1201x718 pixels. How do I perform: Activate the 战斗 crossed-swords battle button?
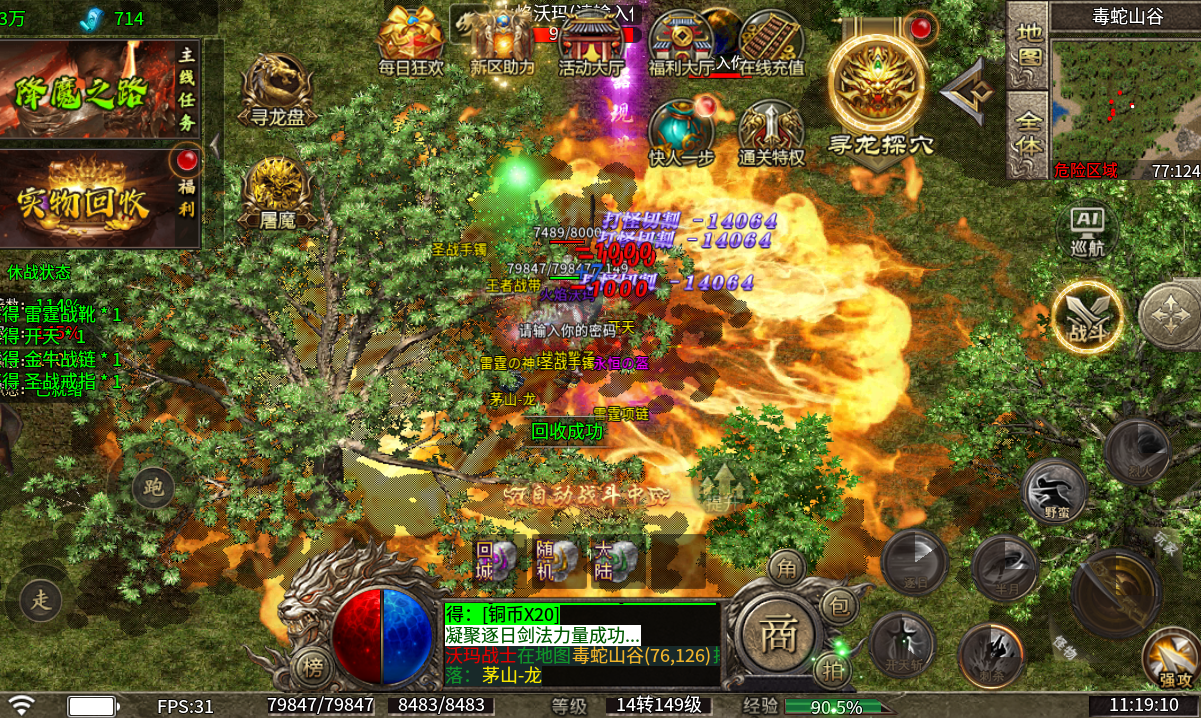point(1087,318)
